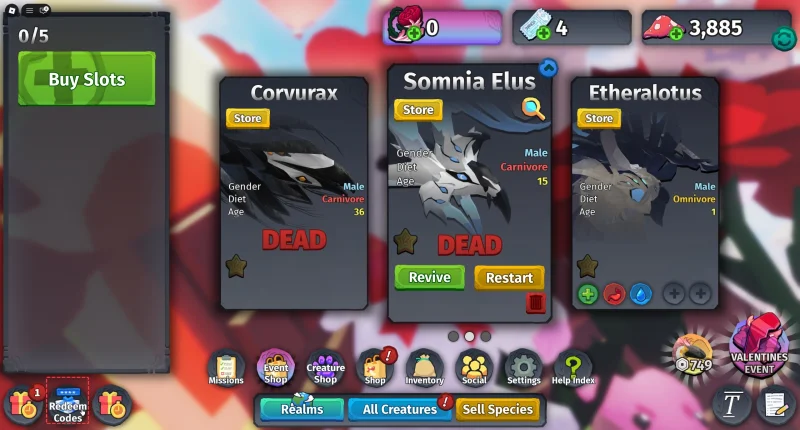This screenshot has width=800, height=430.
Task: Switch to the Realms tab
Action: coord(301,409)
